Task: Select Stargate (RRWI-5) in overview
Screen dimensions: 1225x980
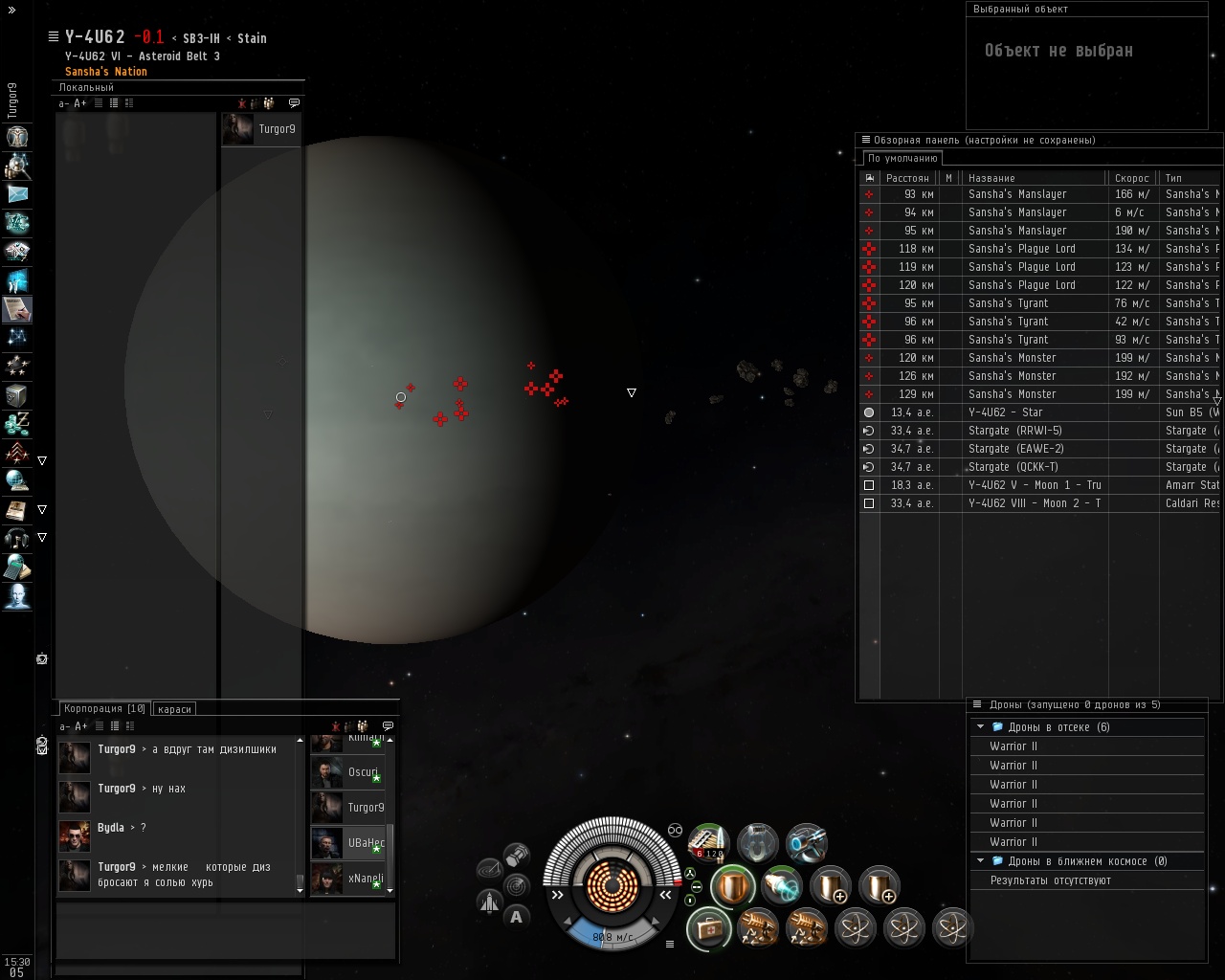Action: pos(1014,431)
